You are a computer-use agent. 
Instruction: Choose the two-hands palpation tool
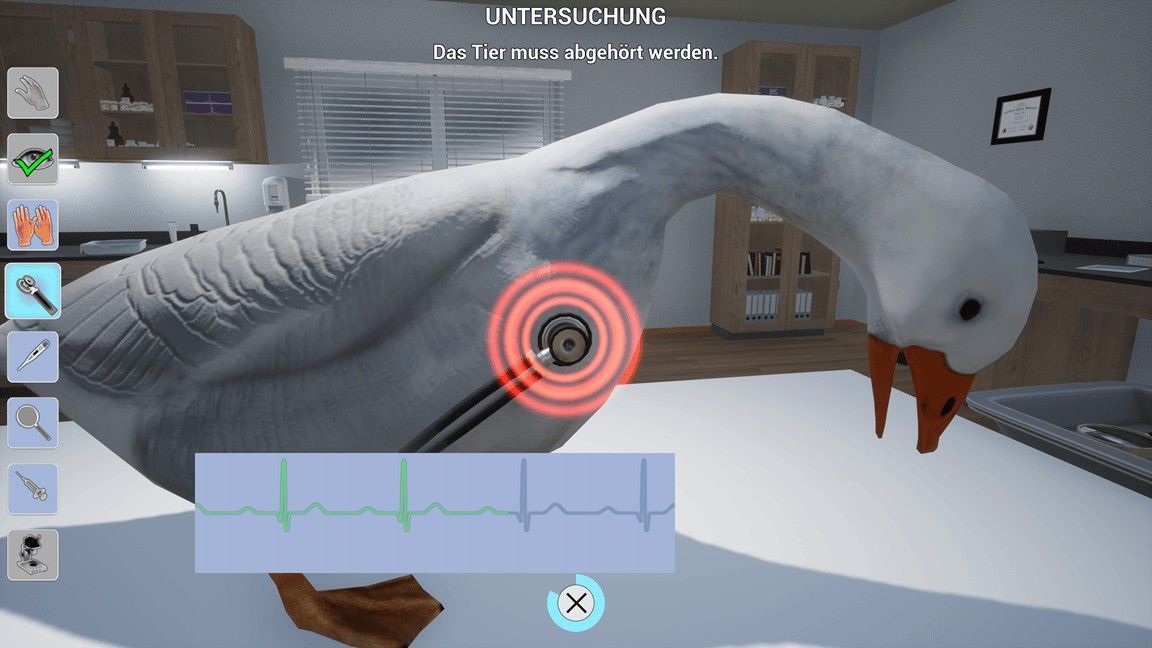coord(33,225)
